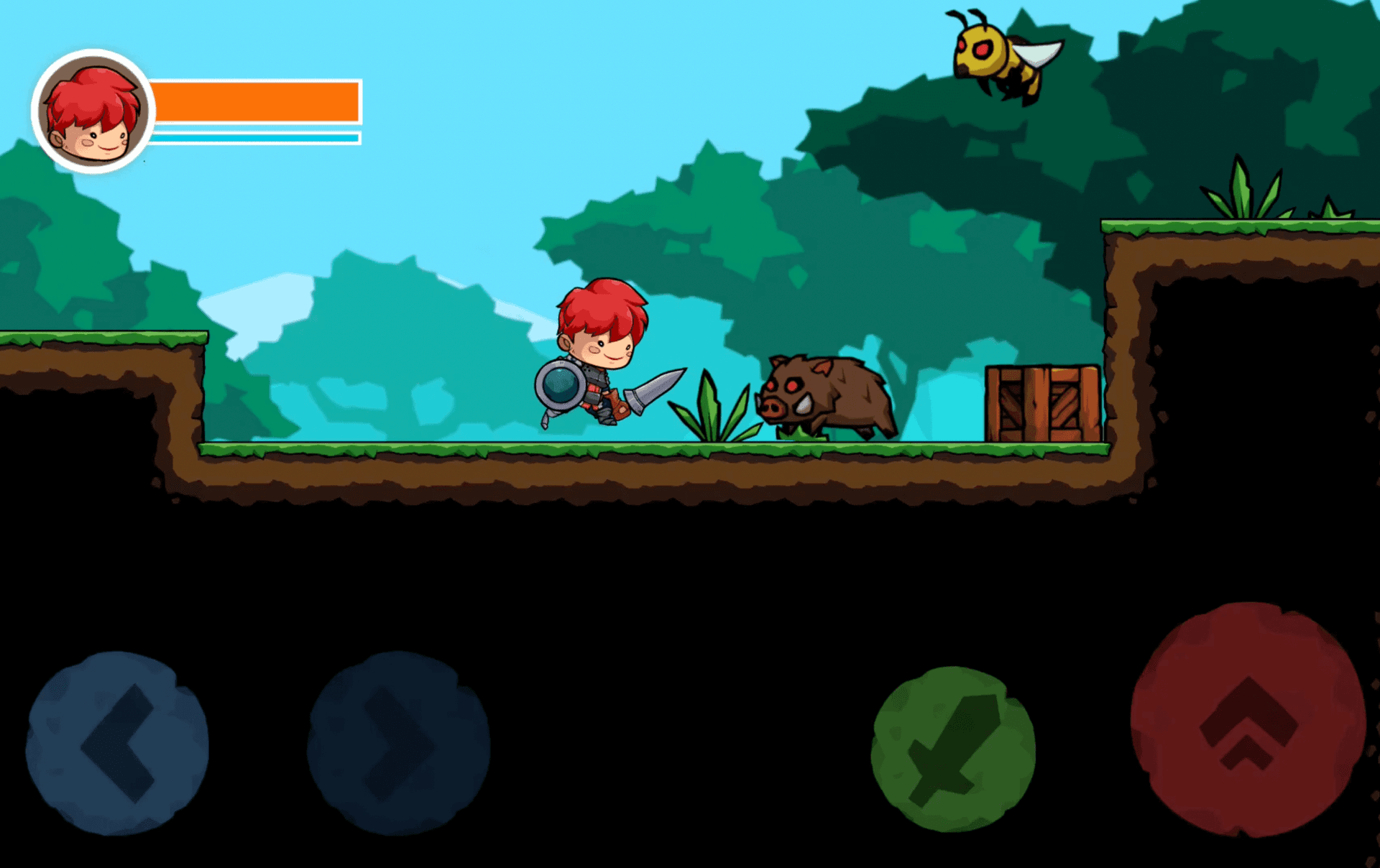
Task: Click the red-haired hero portrait
Action: 93,111
